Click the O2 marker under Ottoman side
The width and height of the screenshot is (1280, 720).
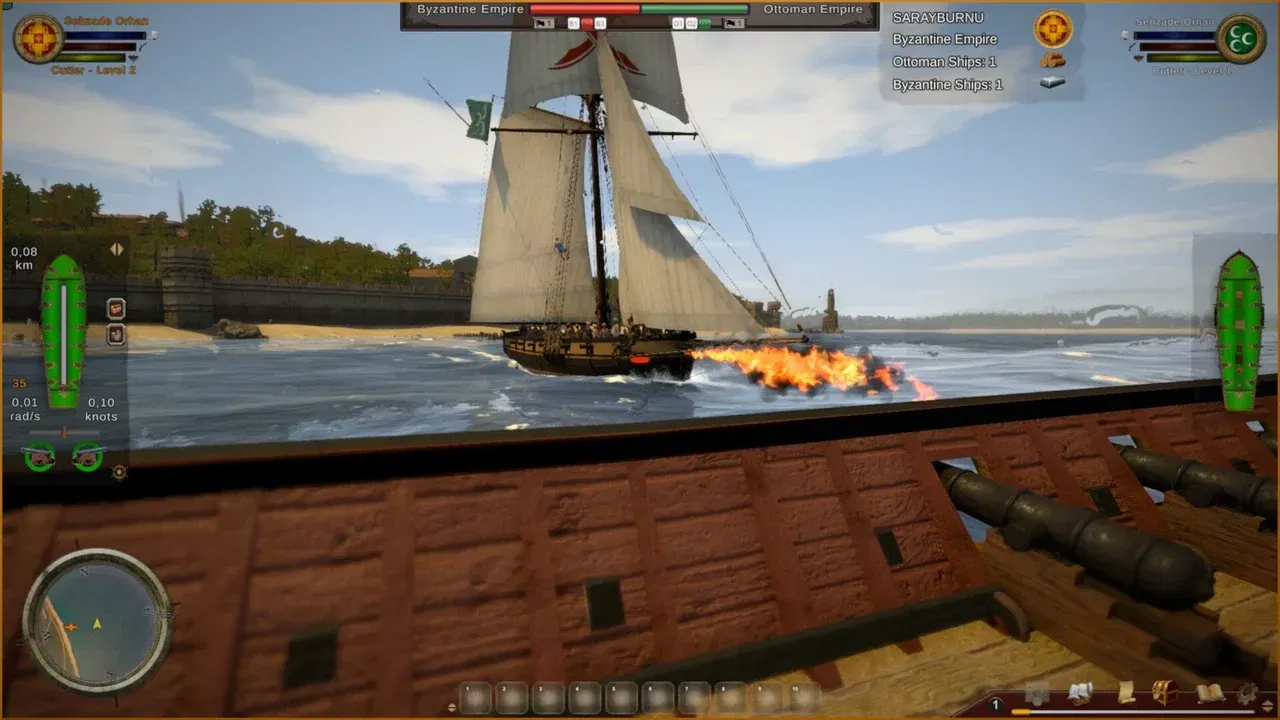(690, 23)
